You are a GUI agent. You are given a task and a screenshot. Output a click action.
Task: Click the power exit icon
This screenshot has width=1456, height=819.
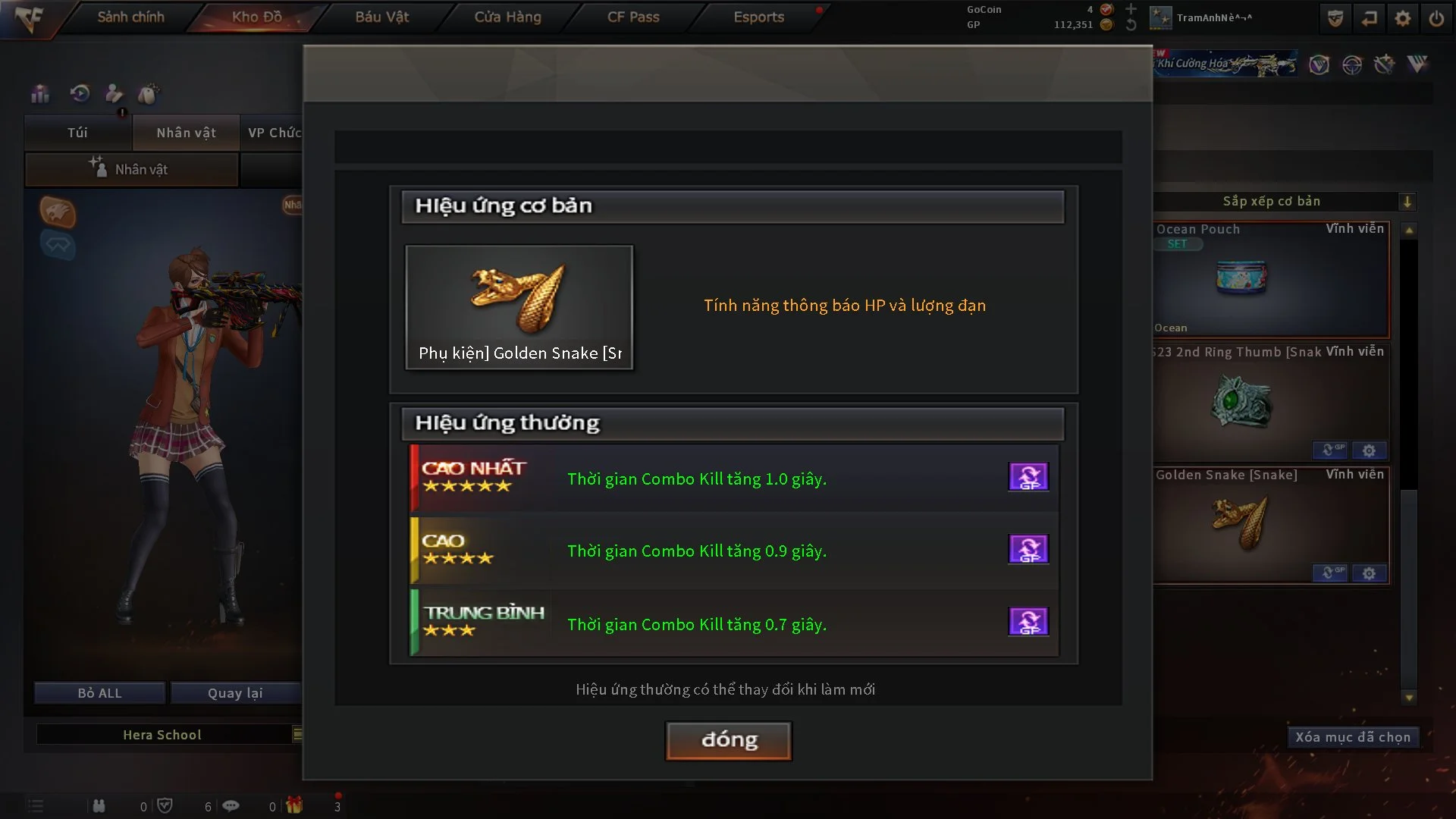pos(1436,18)
